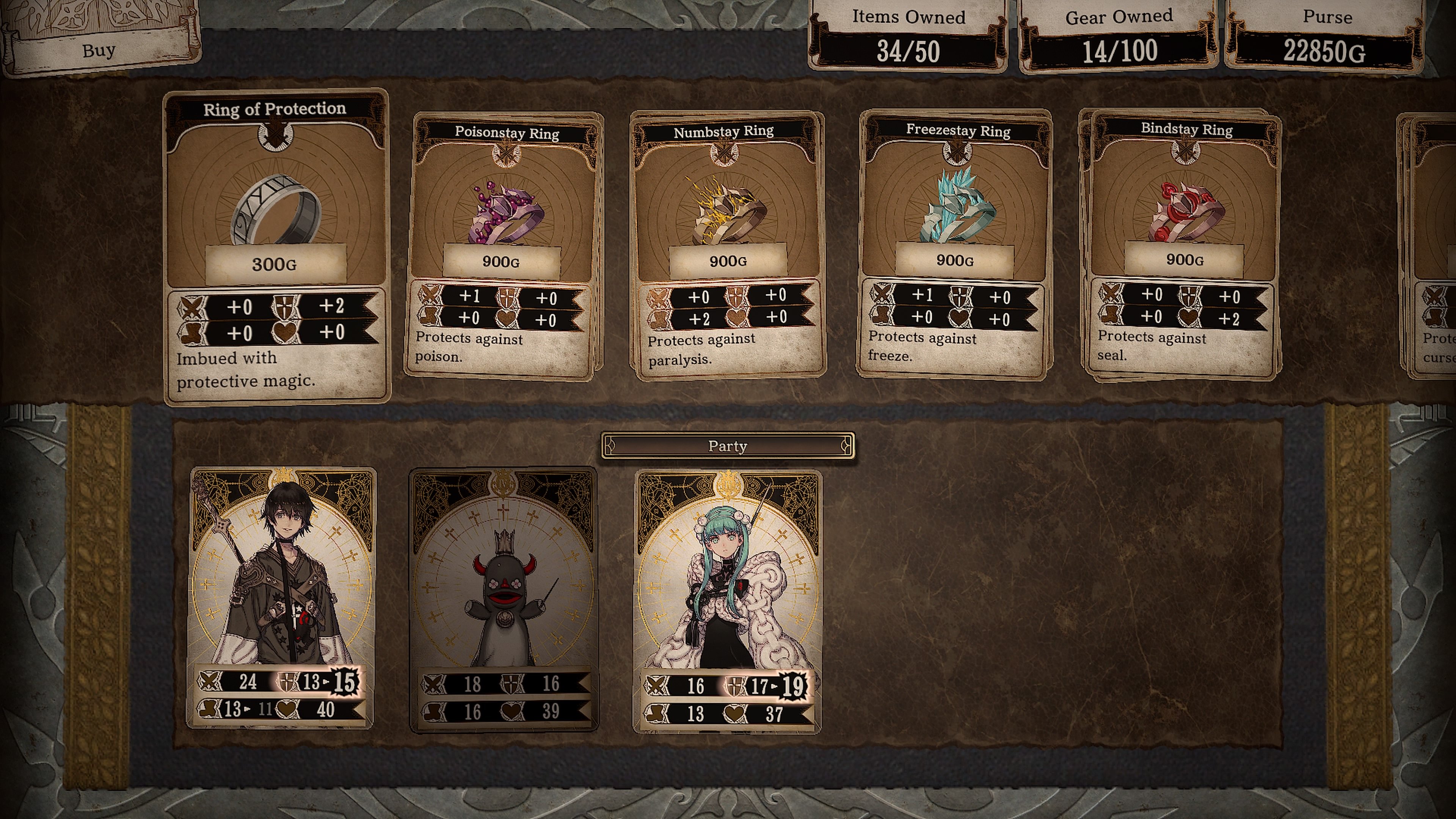Select the teal-haired girl party card

click(728, 600)
